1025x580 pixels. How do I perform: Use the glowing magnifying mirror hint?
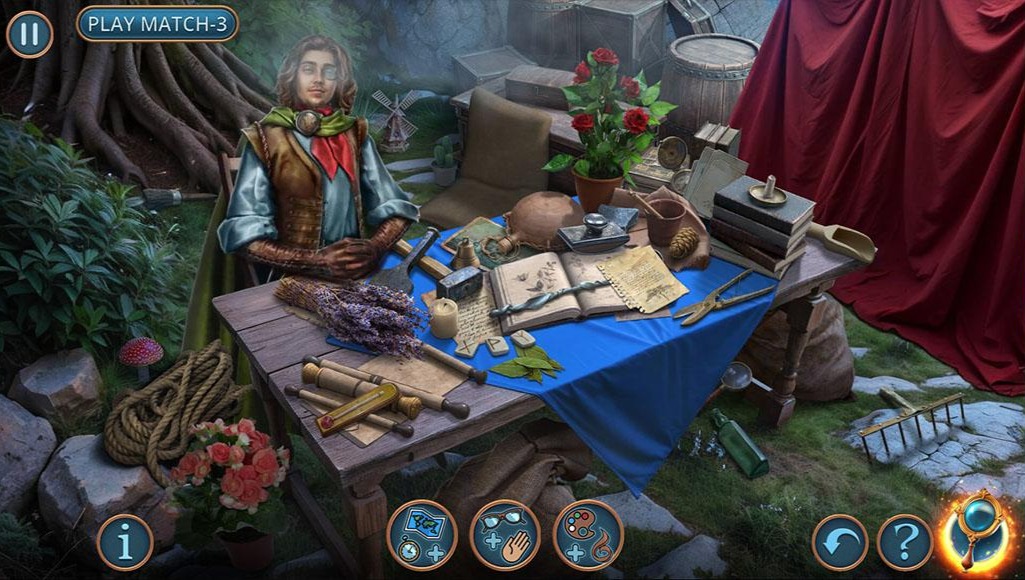pos(978,532)
